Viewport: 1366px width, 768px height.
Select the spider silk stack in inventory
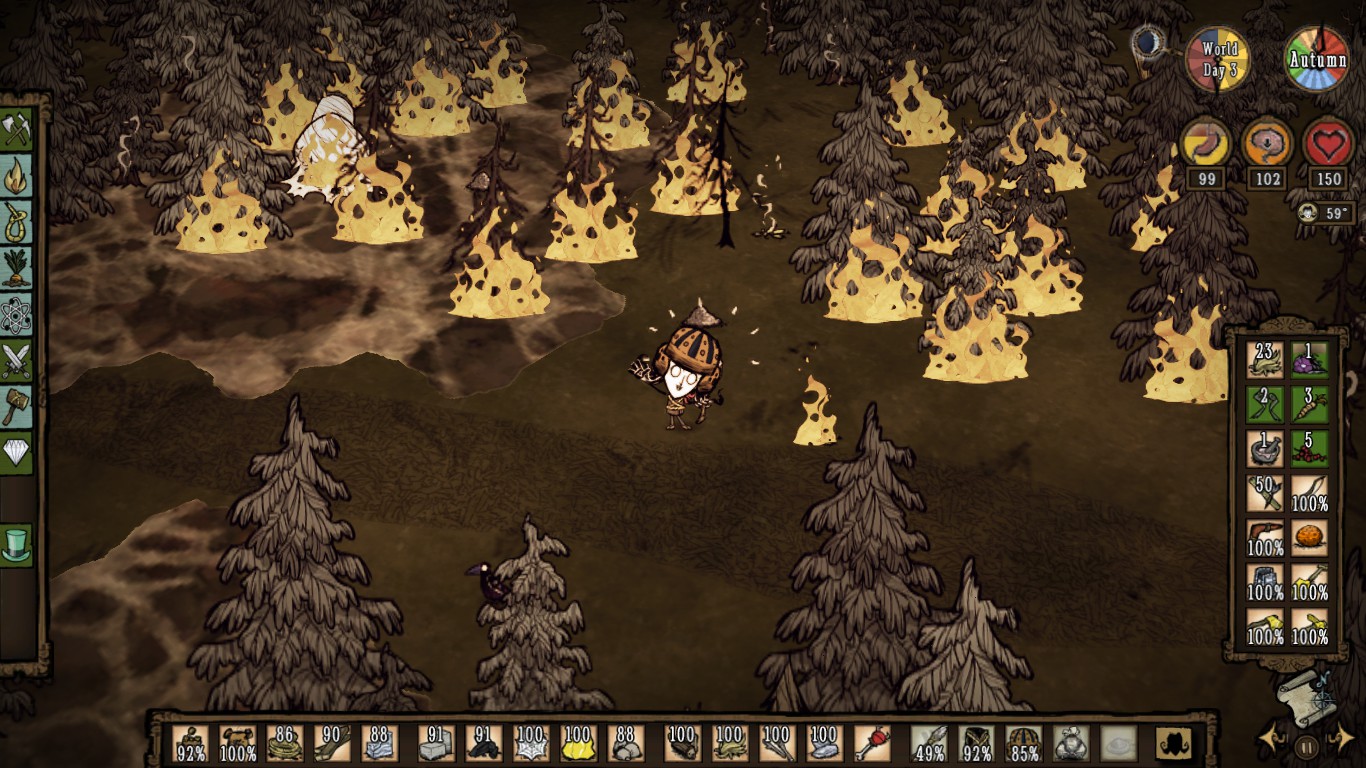tap(530, 743)
